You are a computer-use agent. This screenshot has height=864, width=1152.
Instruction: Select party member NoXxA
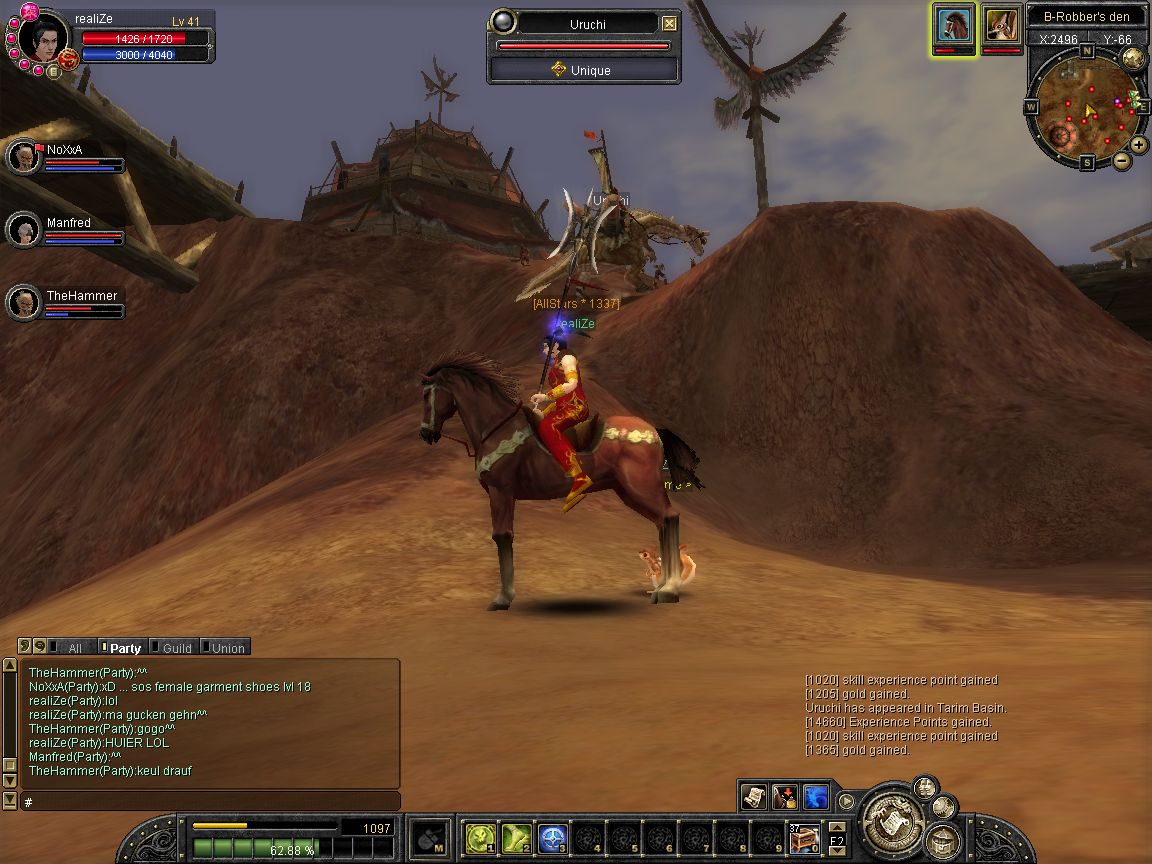(x=23, y=157)
